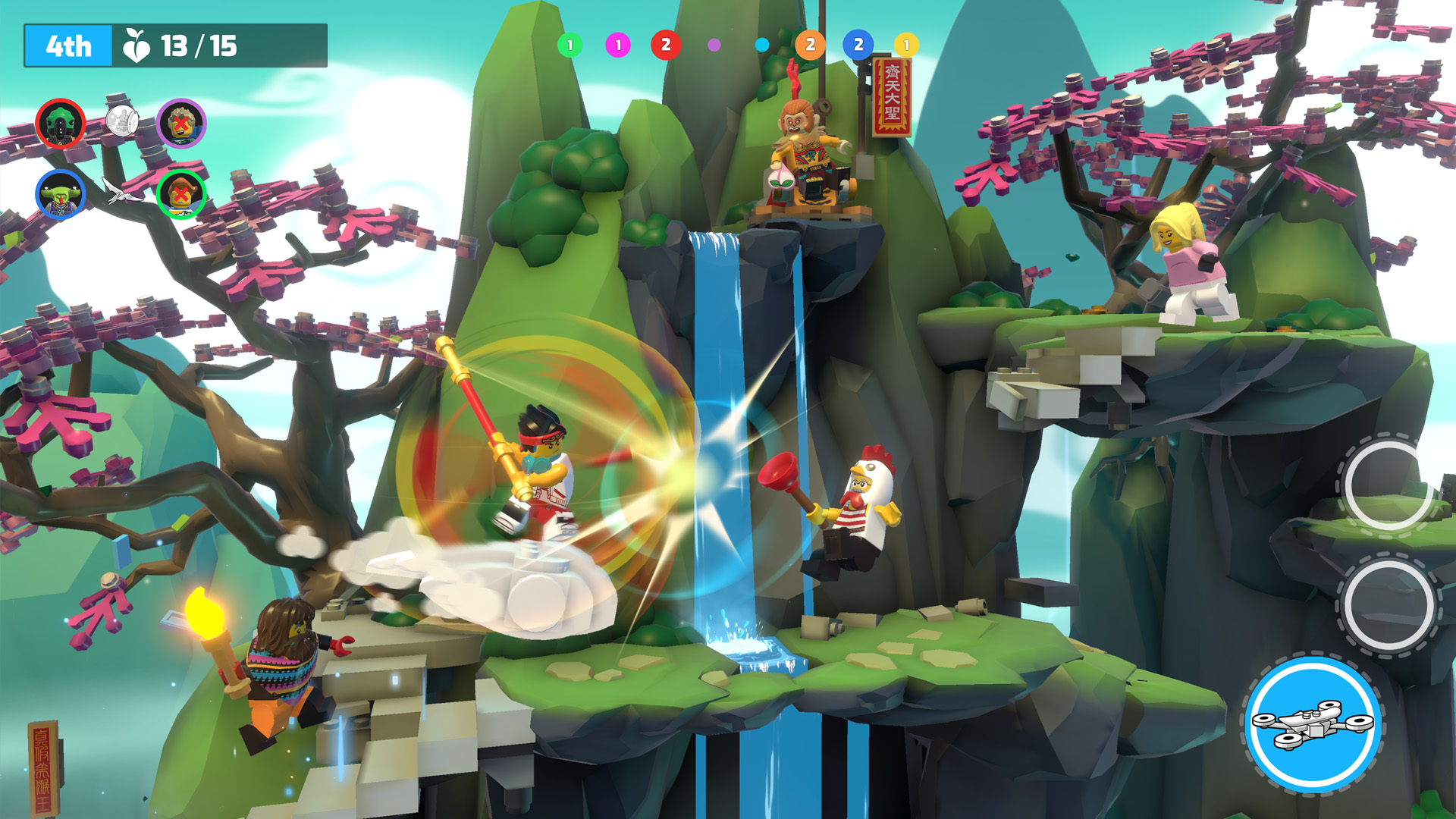Select the purple-ringed player portrait
This screenshot has width=1456, height=819.
[181, 123]
